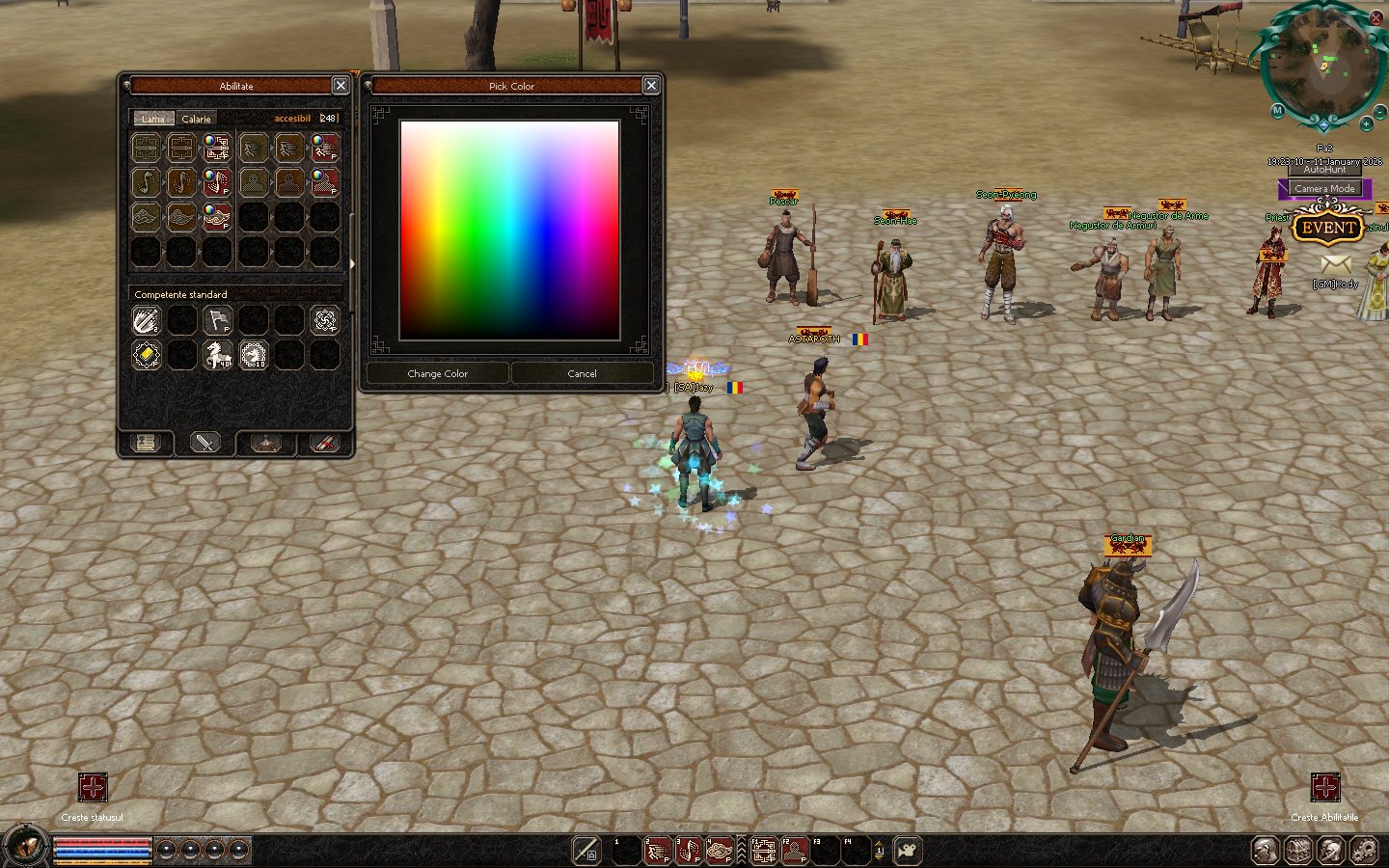
Task: Open the character sheet tab at window bottom
Action: point(146,443)
